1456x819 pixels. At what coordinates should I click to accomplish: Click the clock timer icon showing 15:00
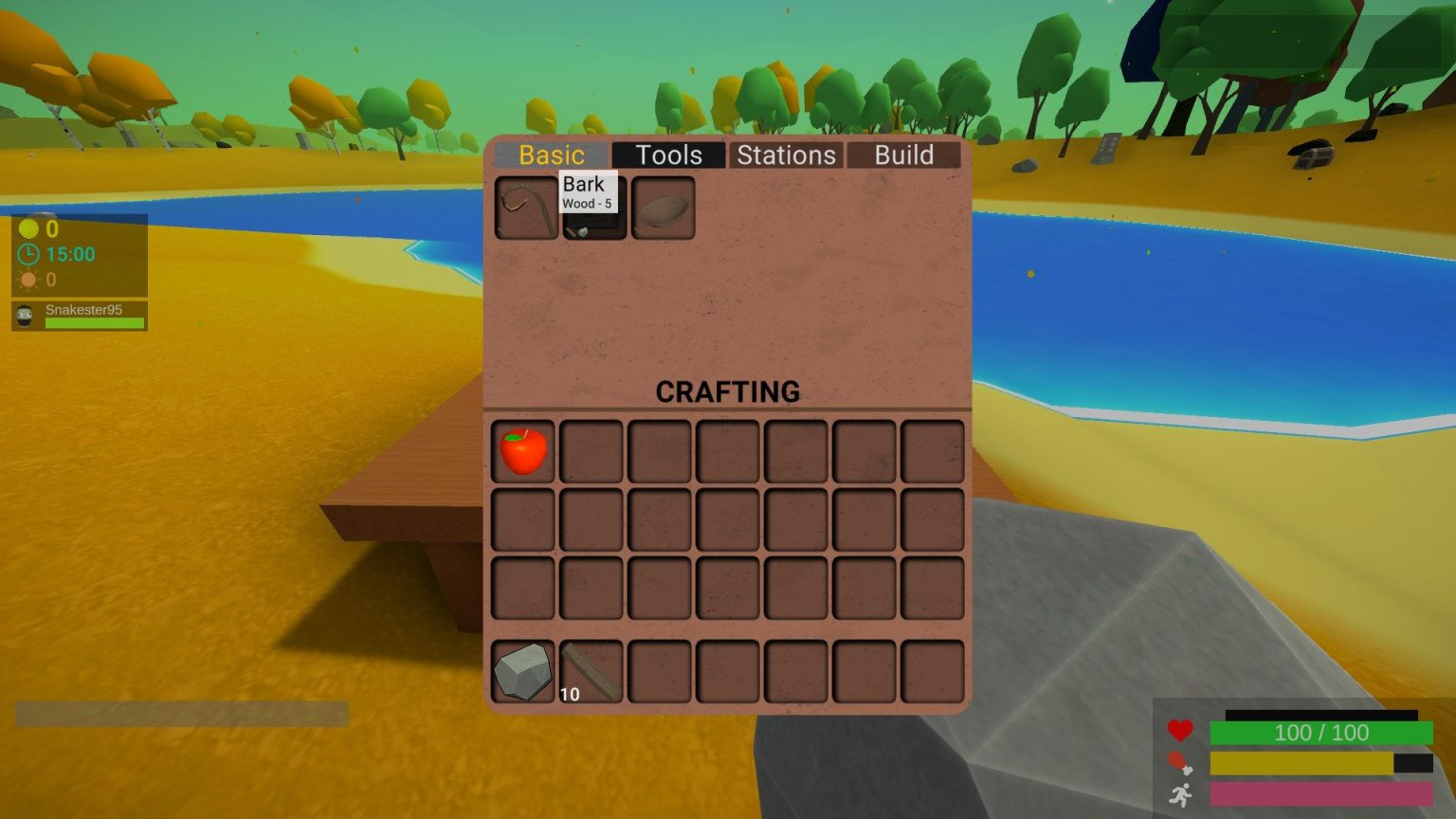27,254
